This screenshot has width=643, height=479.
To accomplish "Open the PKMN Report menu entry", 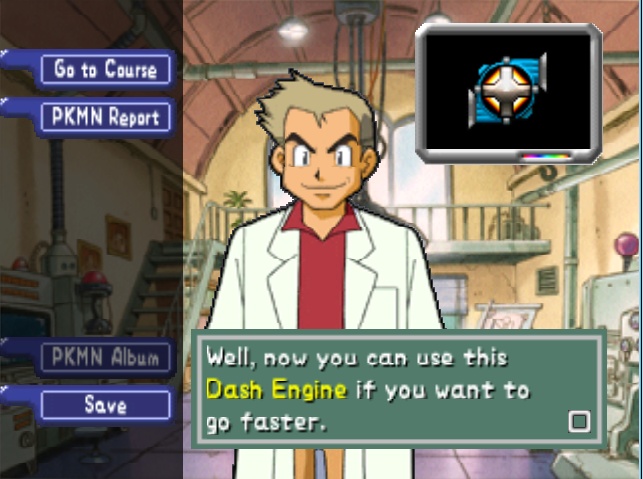I will pos(105,117).
